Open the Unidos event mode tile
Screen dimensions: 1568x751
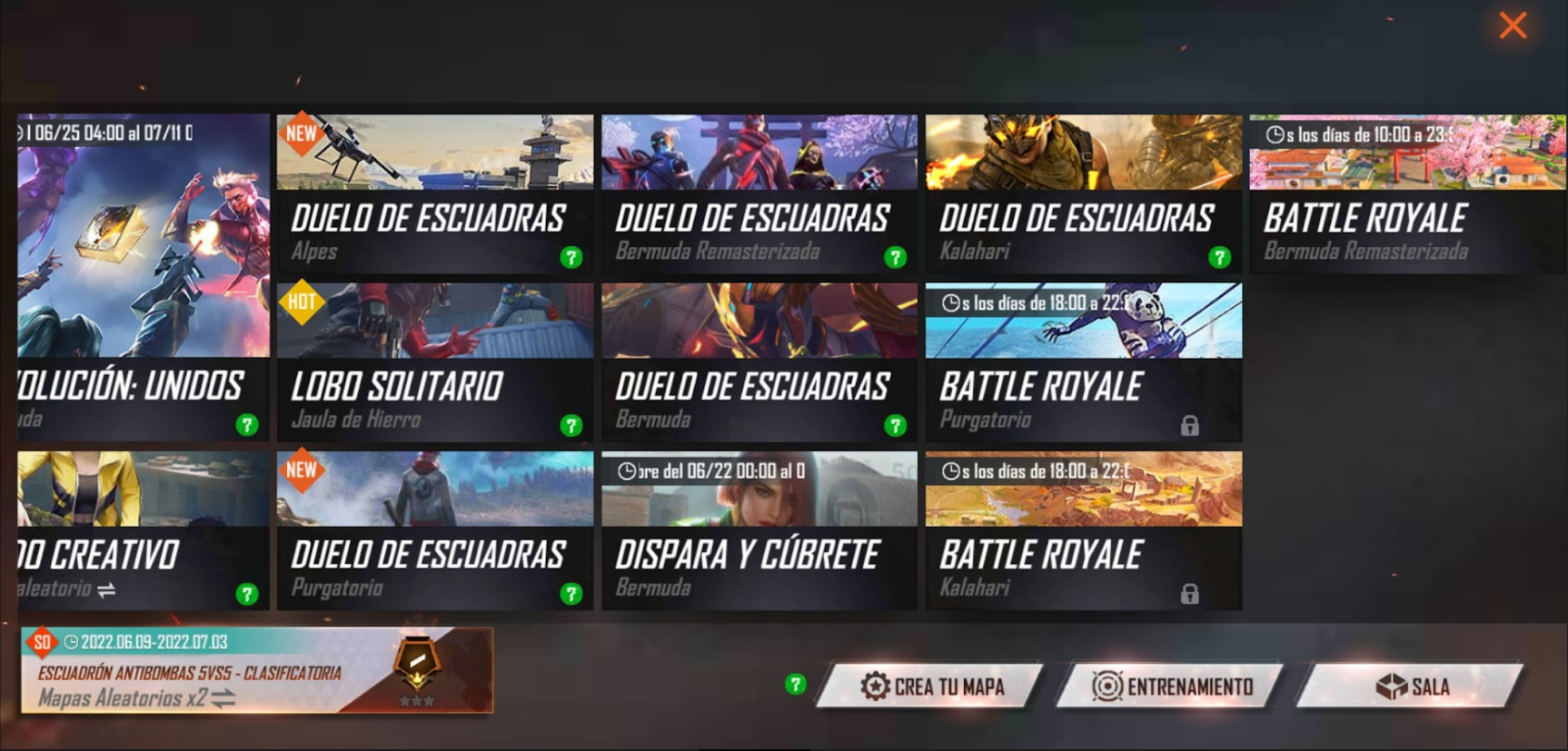[x=143, y=277]
